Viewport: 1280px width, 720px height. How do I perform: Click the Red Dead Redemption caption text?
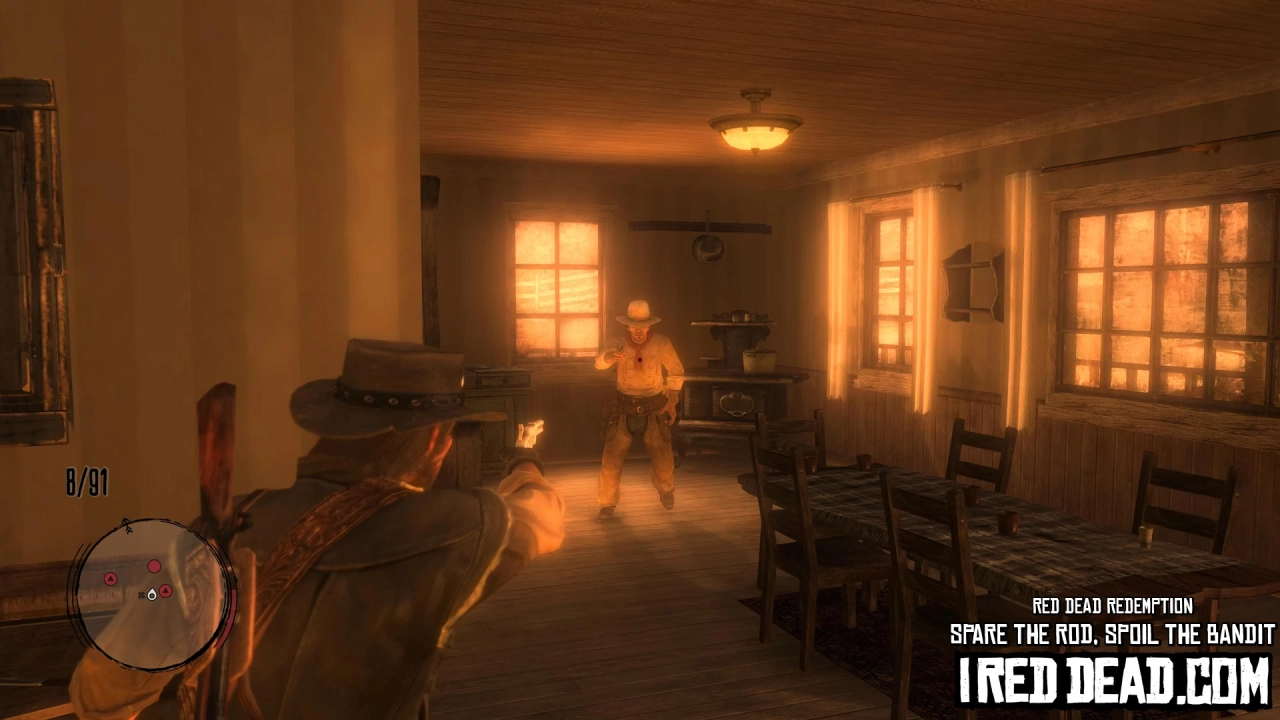point(1113,604)
